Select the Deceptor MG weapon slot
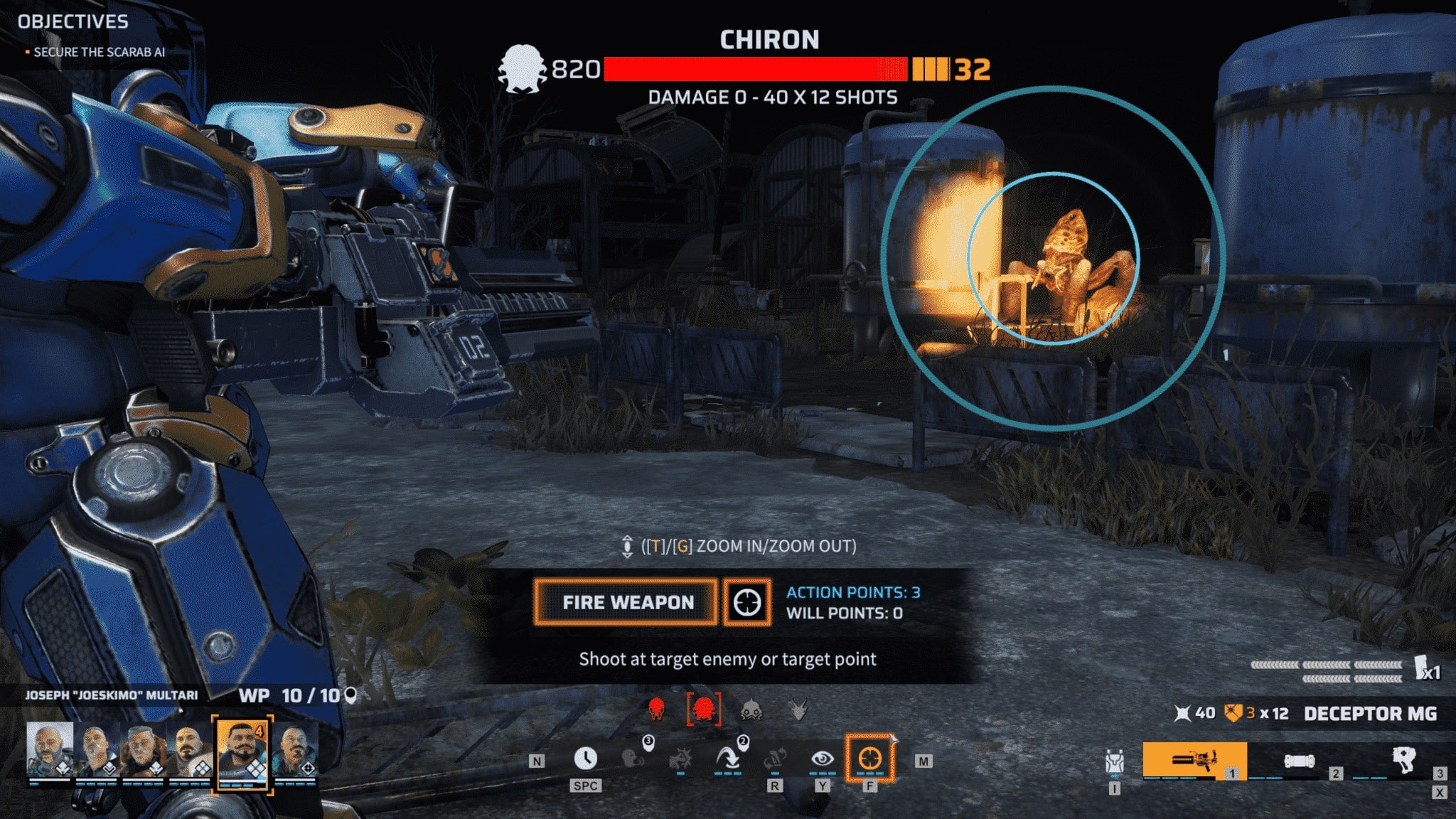Viewport: 1456px width, 819px height. [x=1194, y=761]
